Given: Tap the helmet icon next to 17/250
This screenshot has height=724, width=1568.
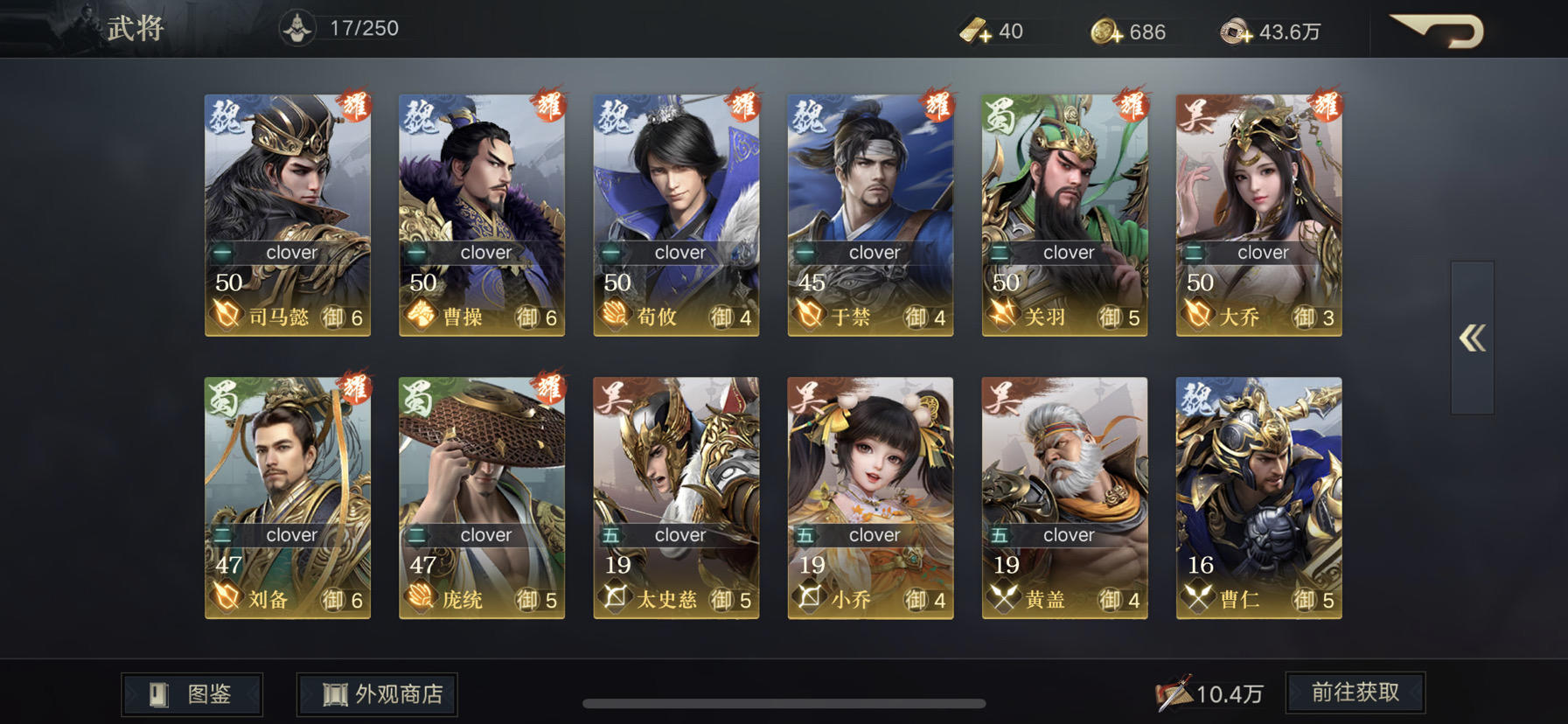Looking at the screenshot, I should (298, 26).
